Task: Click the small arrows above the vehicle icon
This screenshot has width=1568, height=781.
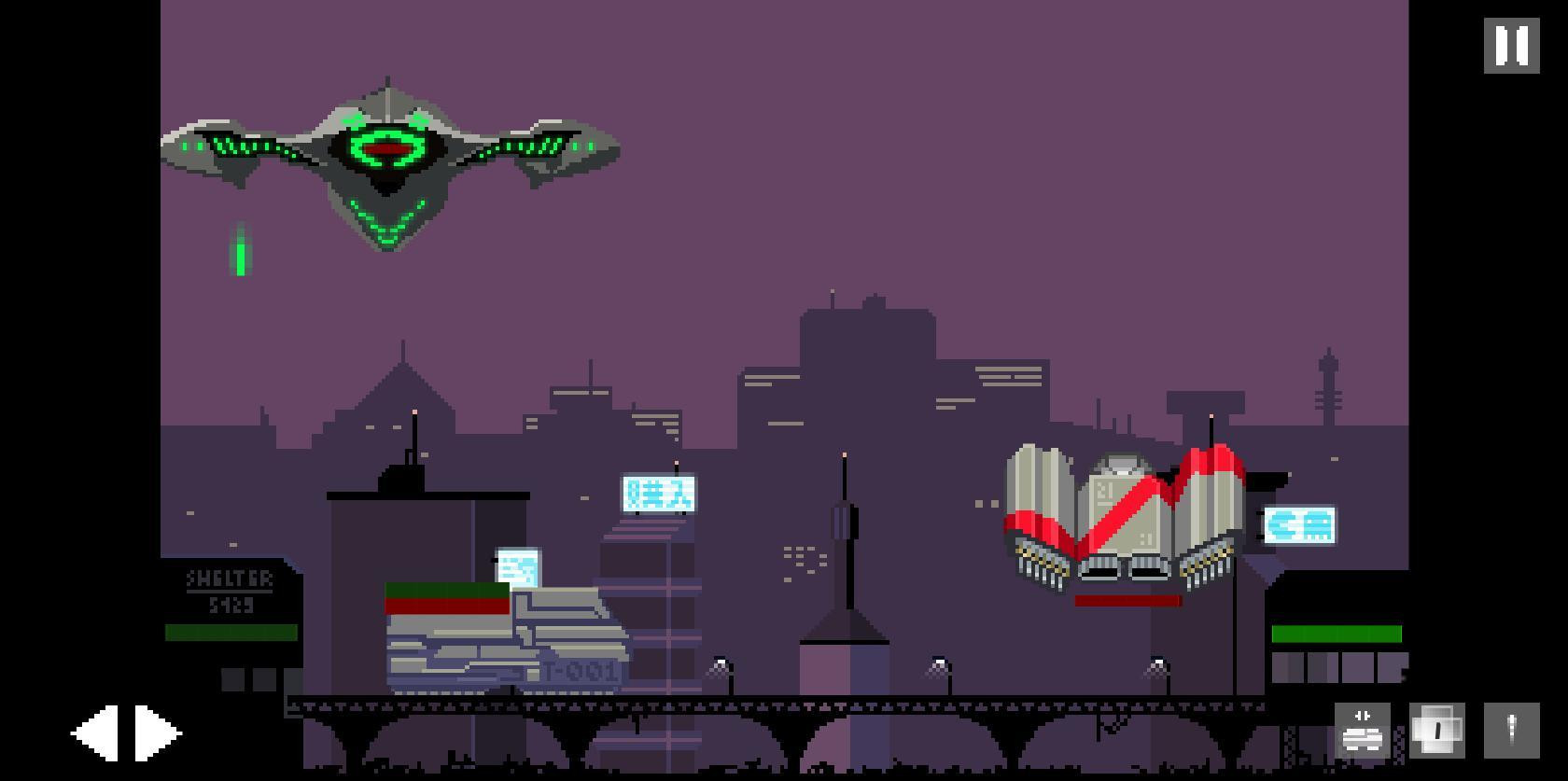Action: point(1362,717)
